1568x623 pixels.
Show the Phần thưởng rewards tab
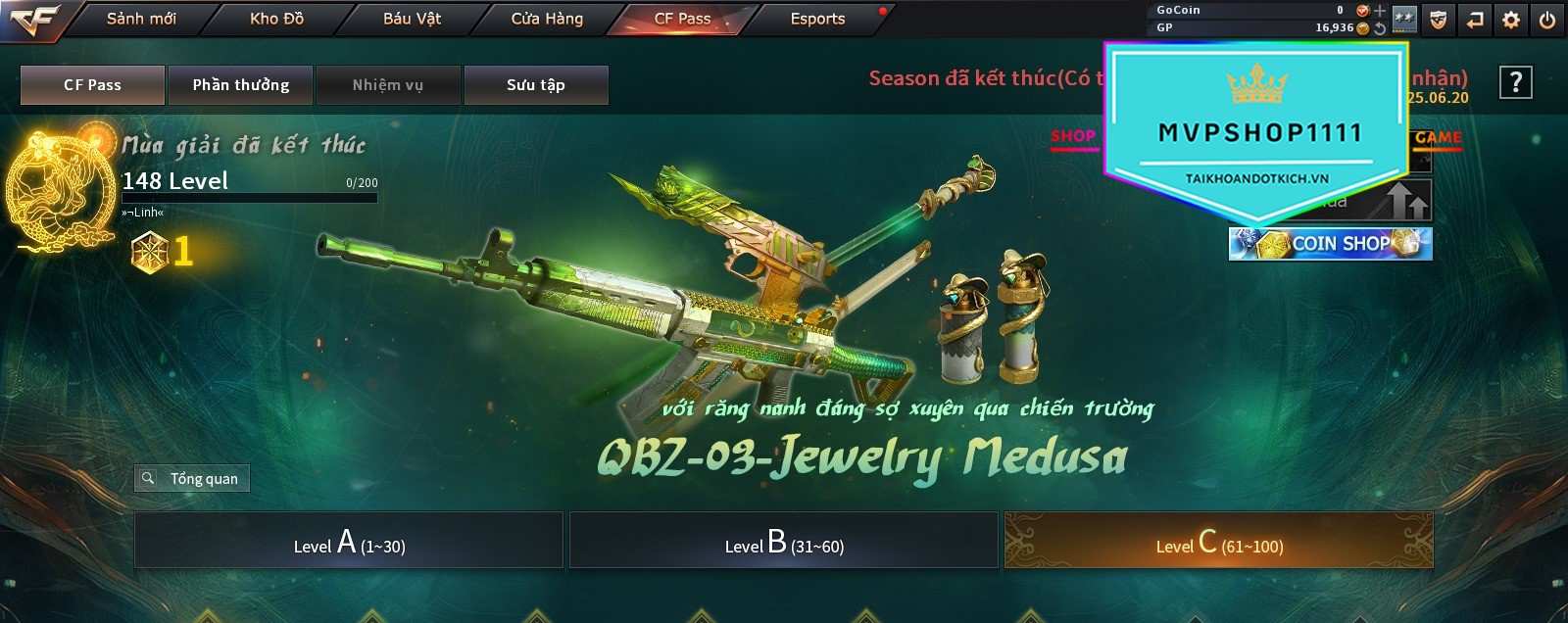coord(240,85)
